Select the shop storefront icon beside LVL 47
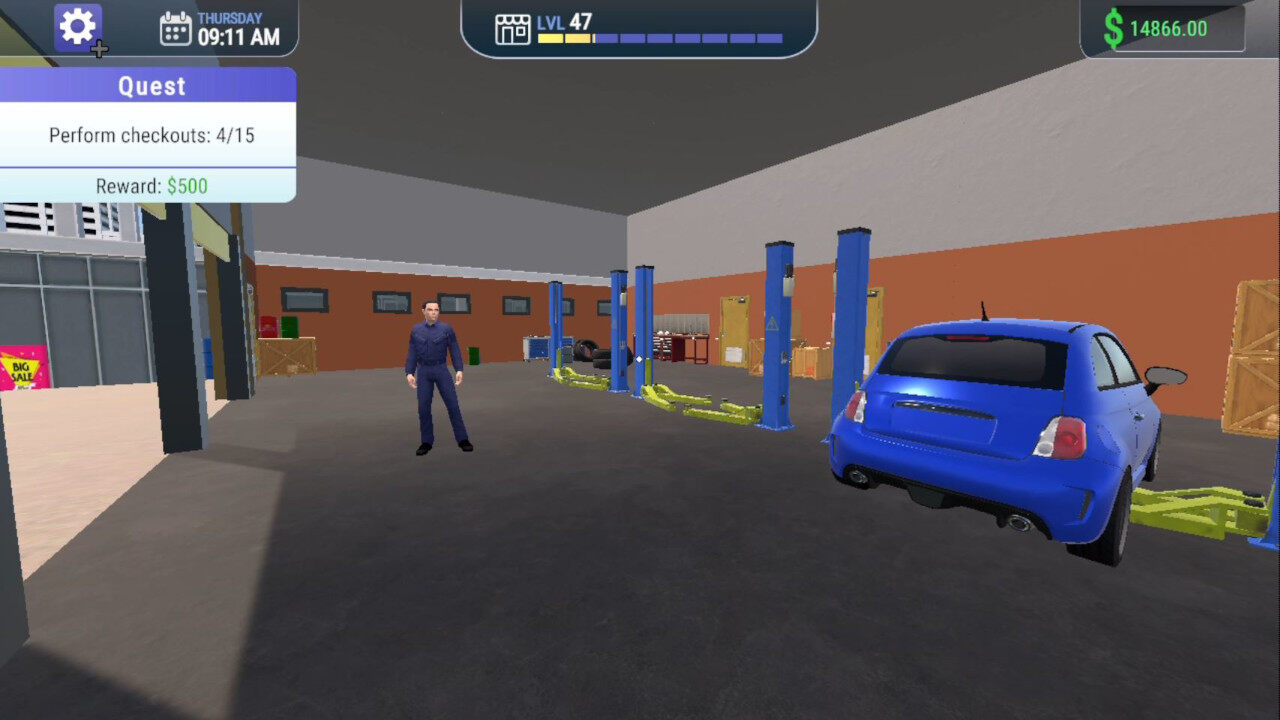 (x=513, y=29)
